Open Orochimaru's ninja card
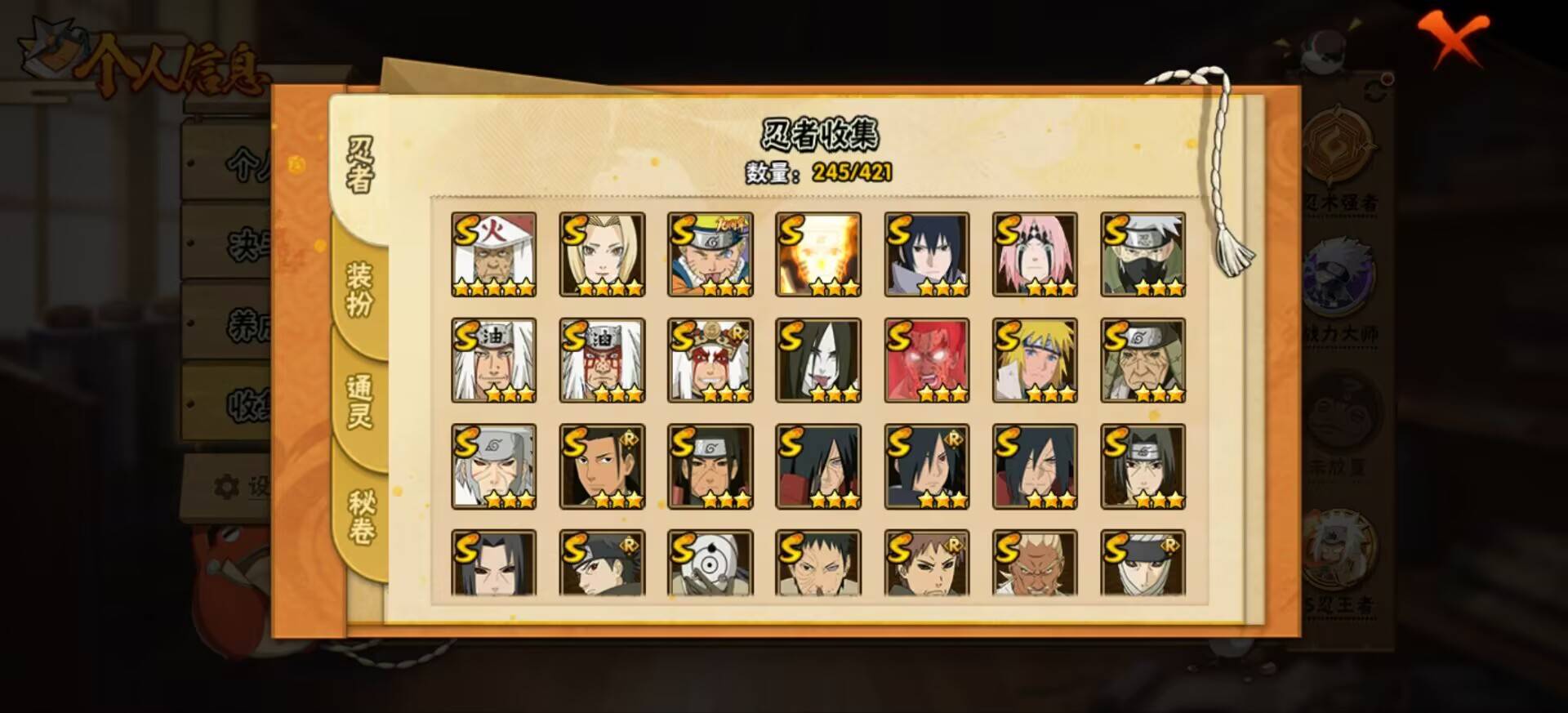Viewport: 1568px width, 713px height. (x=820, y=359)
